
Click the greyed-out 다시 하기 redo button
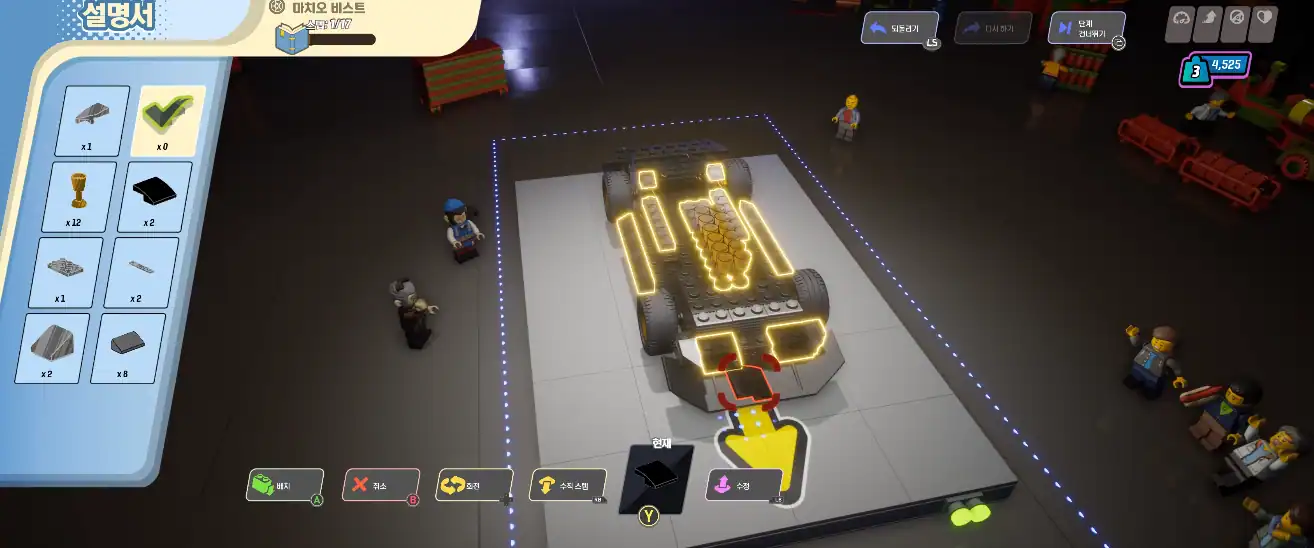tap(992, 28)
